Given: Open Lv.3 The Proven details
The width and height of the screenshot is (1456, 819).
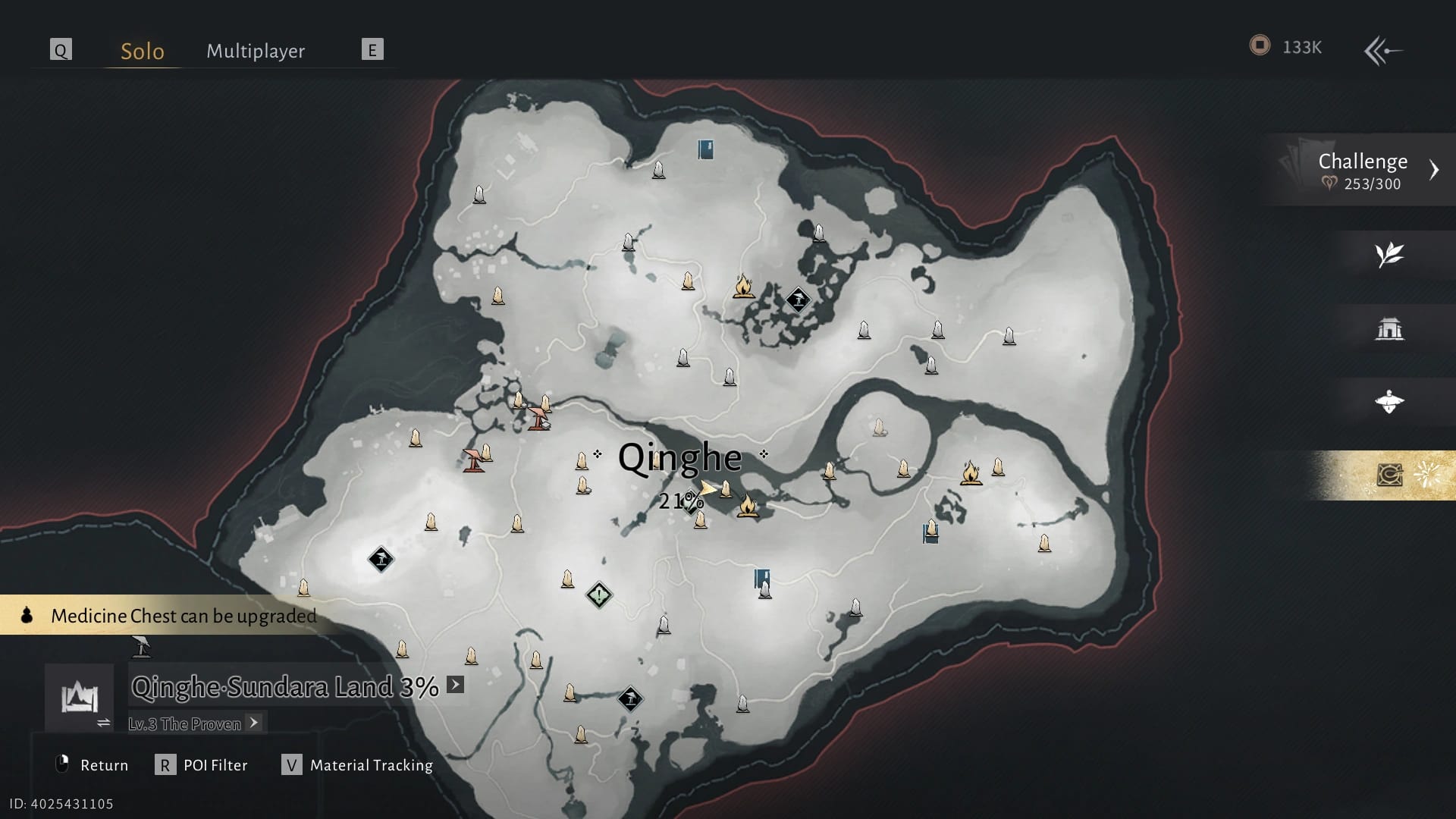Looking at the screenshot, I should point(254,723).
